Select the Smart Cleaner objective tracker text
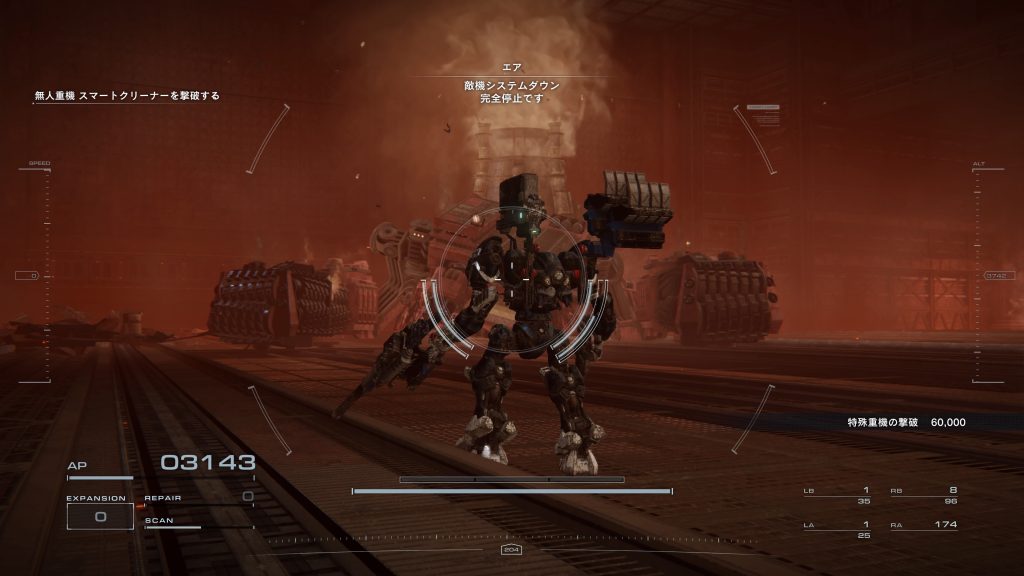Viewport: 1024px width, 576px height. point(127,96)
